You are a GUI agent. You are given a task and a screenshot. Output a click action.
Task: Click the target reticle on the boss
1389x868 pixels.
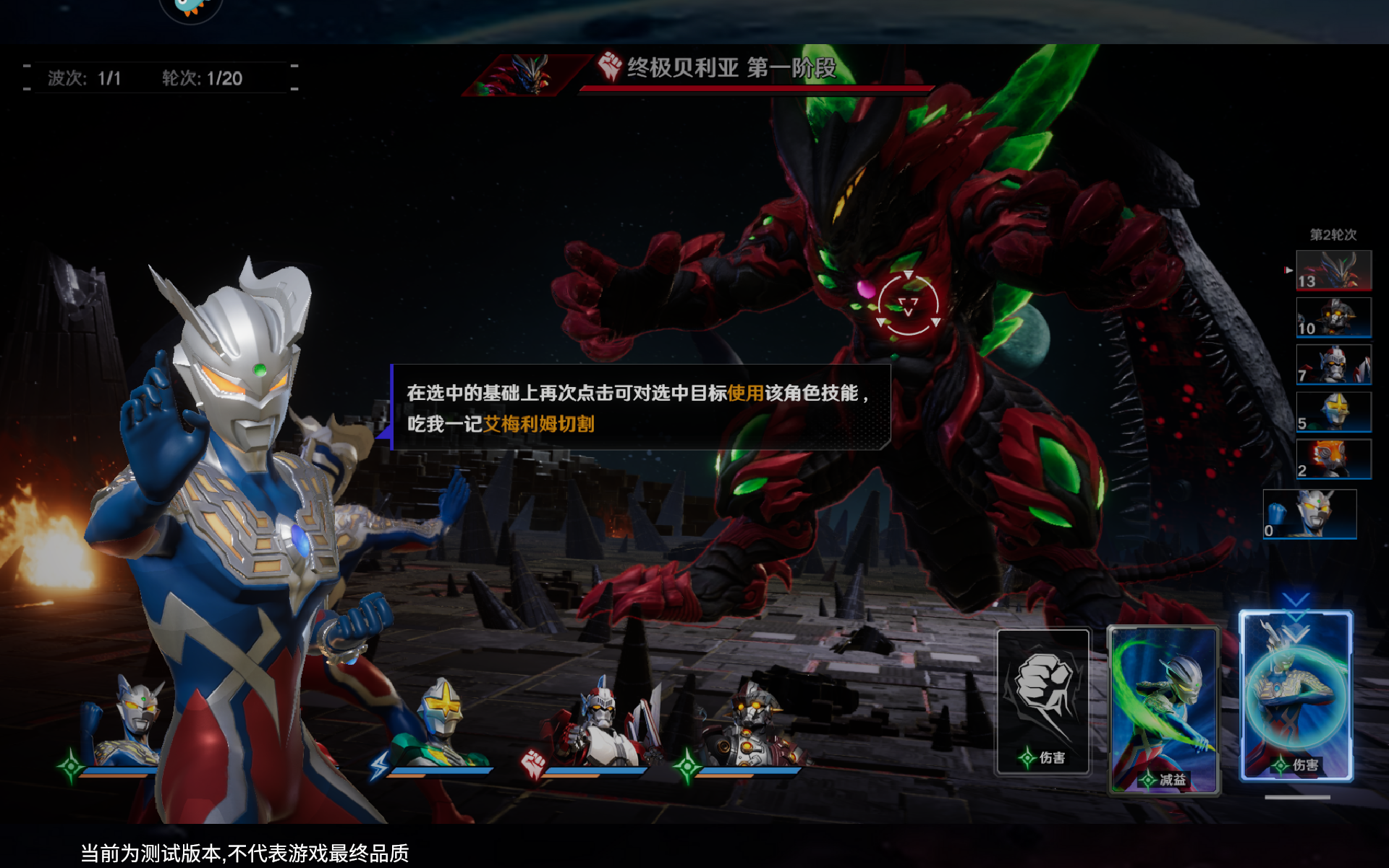point(908,305)
